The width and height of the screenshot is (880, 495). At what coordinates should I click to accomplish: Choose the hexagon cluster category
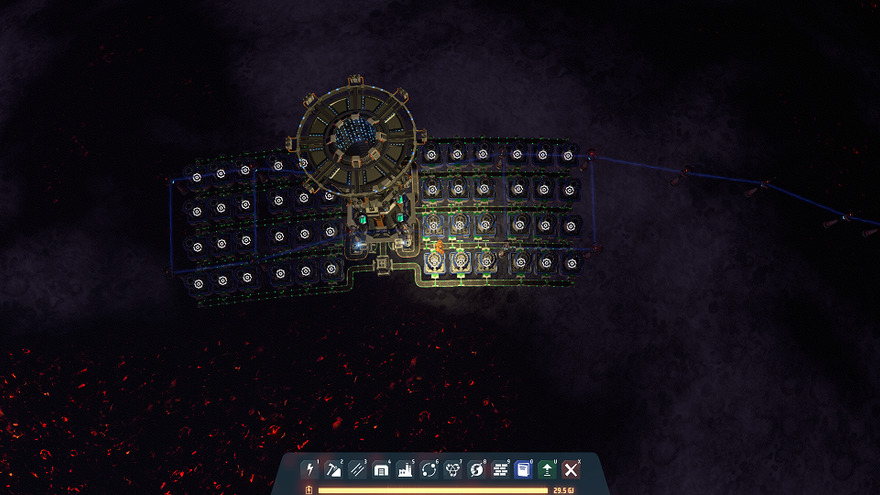452,469
